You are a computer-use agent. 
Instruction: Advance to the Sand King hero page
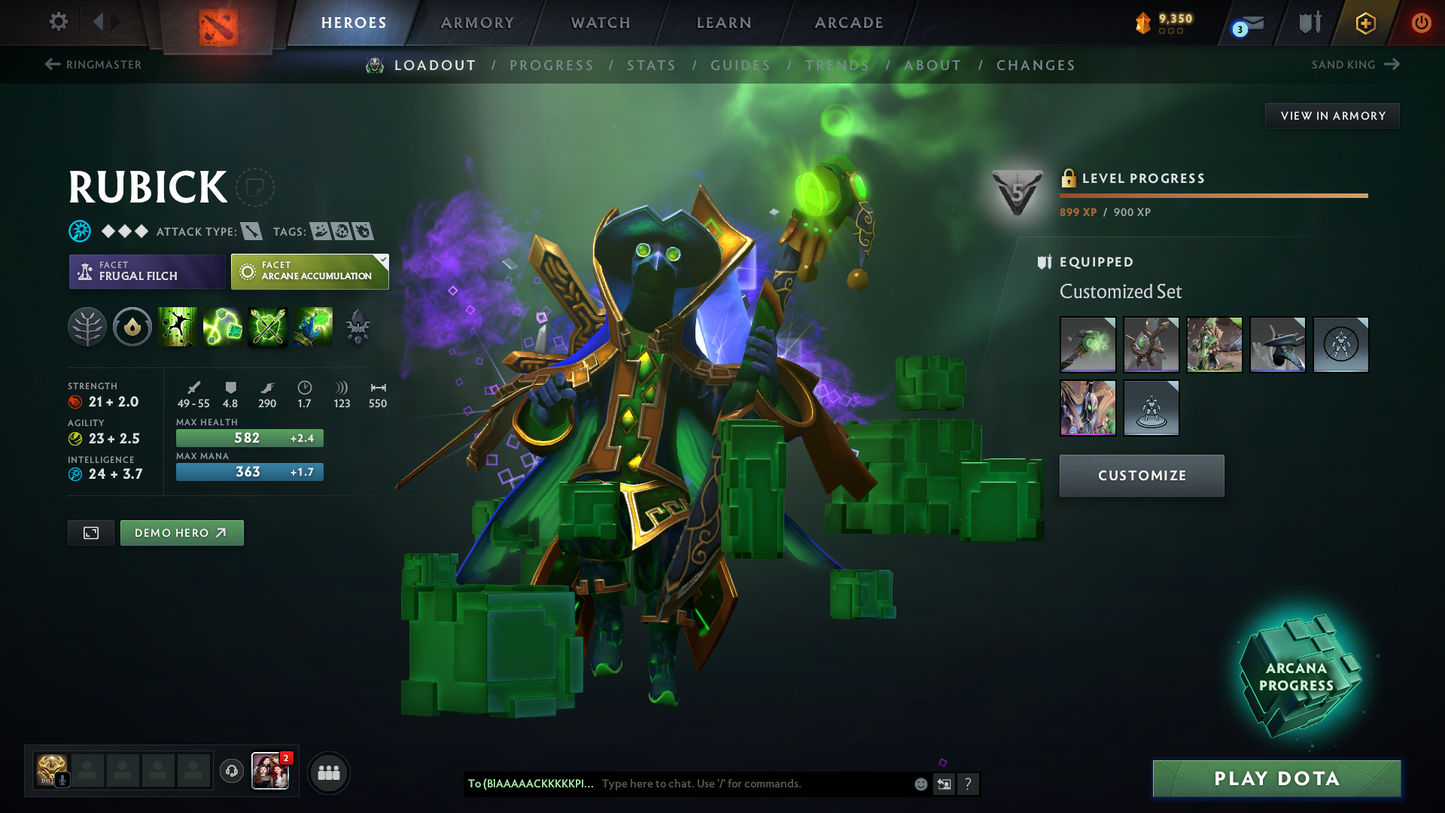tap(1356, 64)
